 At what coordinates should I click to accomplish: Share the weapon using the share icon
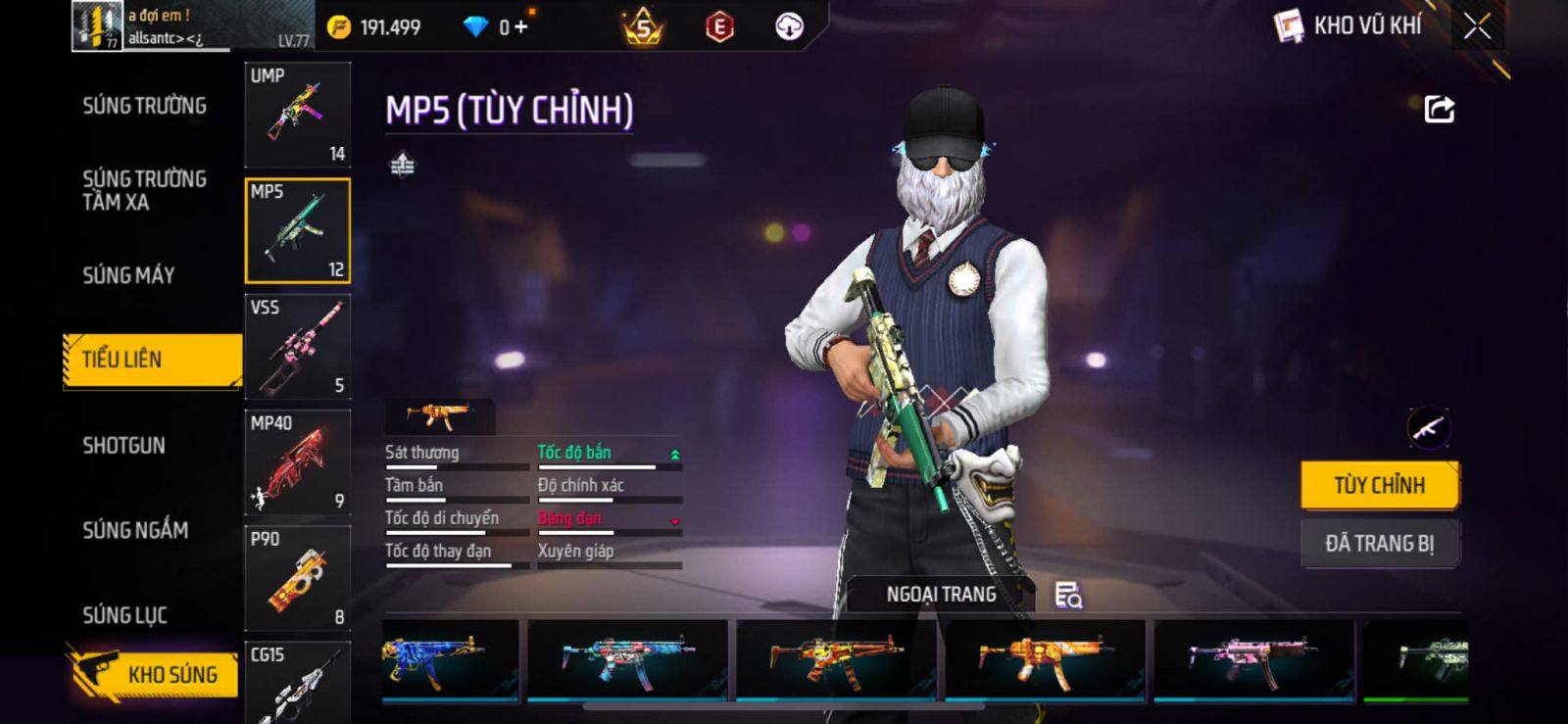[x=1439, y=109]
